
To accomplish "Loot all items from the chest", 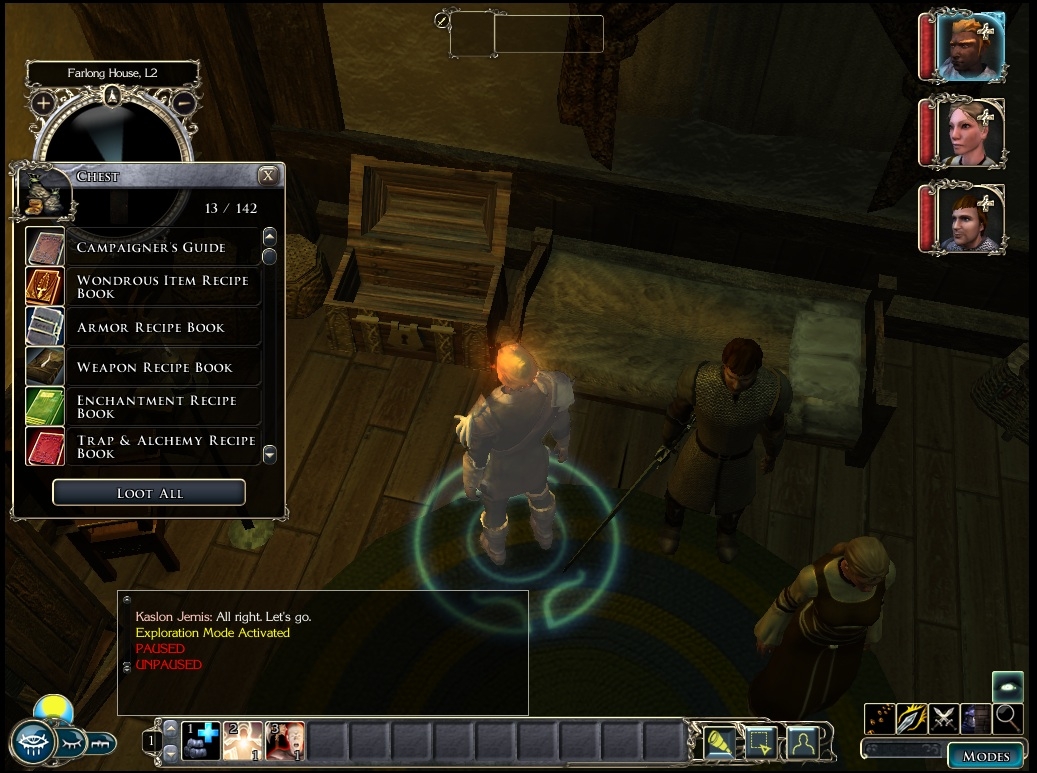I will click(x=149, y=493).
